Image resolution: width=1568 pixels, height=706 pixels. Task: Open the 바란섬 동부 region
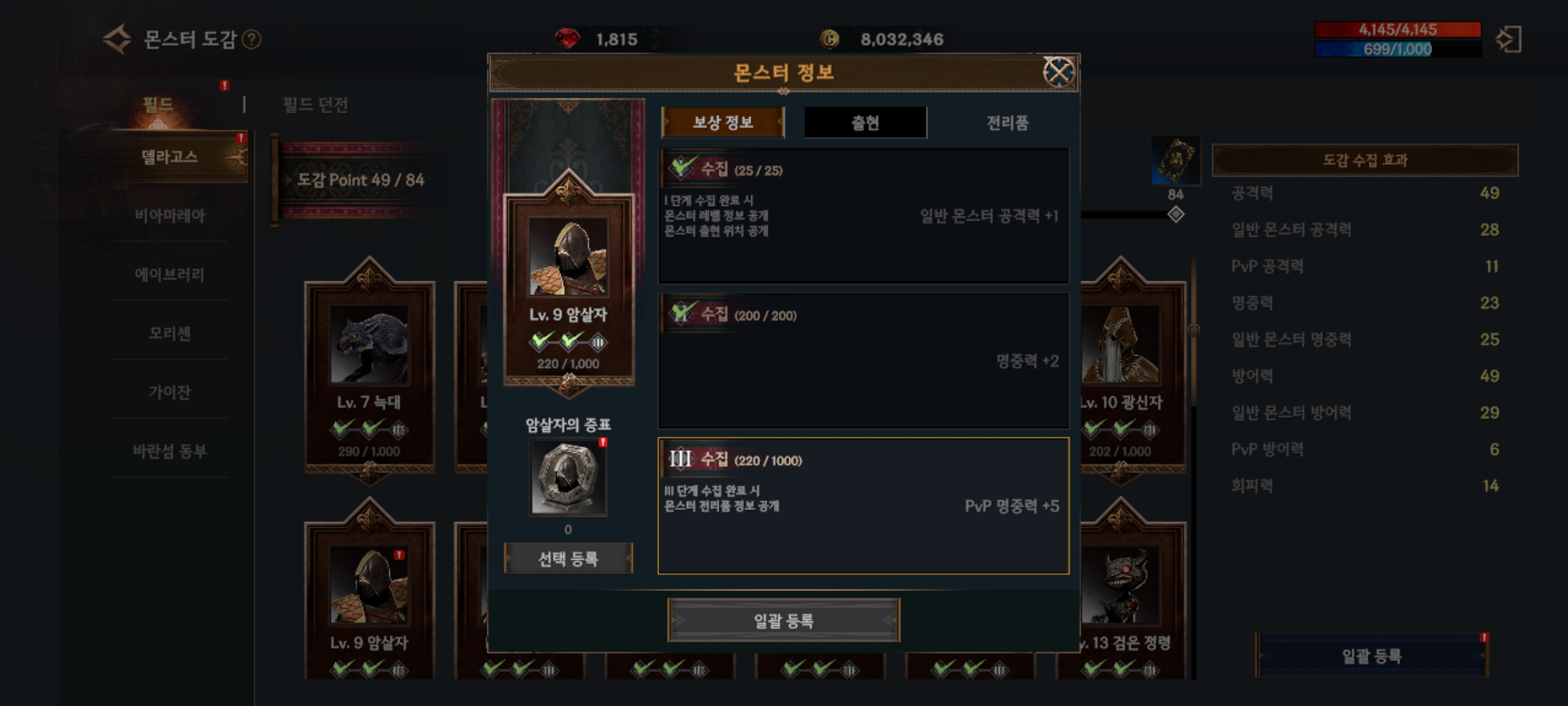[x=170, y=450]
